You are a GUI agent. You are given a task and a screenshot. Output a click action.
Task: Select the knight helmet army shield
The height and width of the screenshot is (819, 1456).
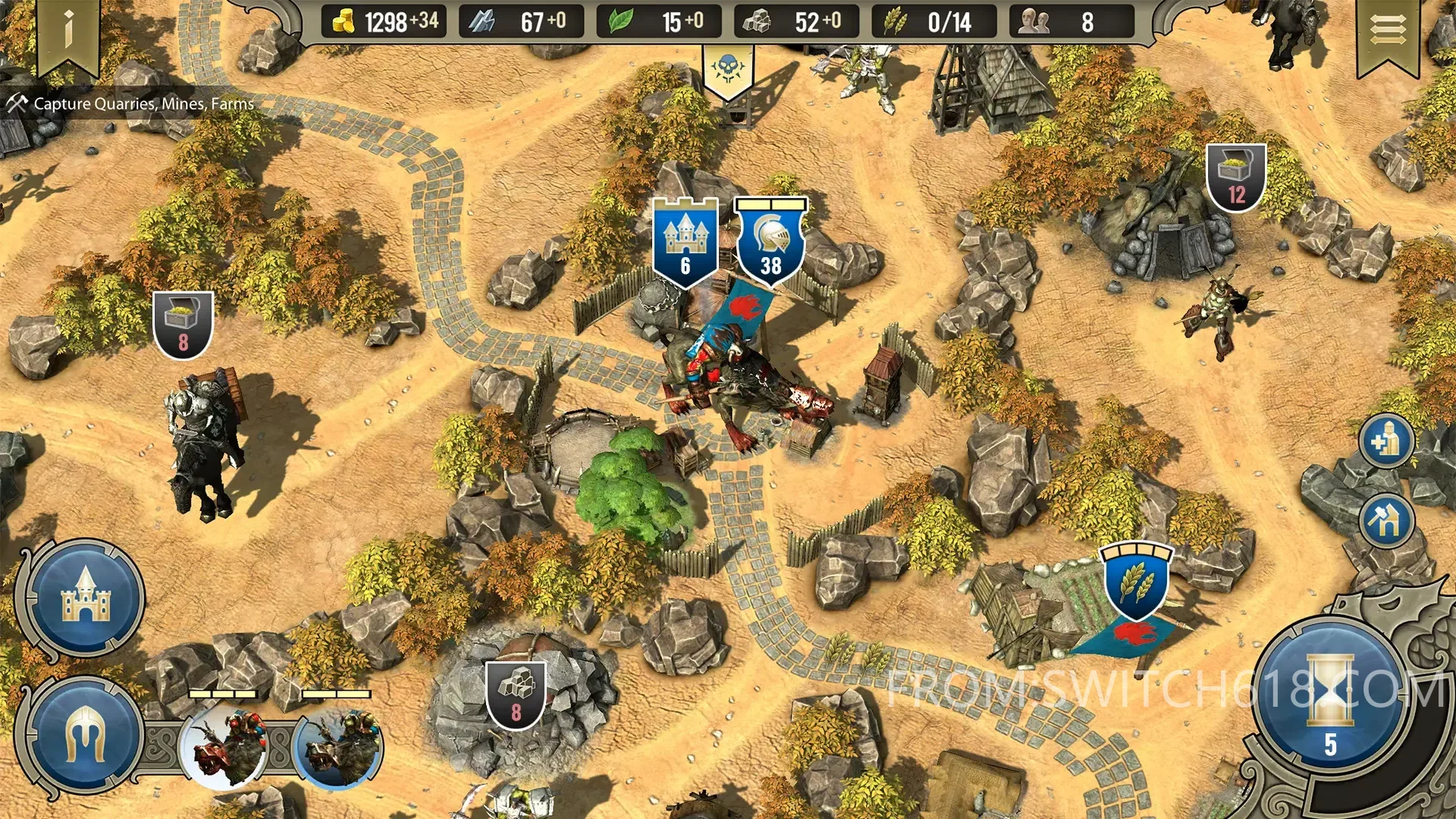click(x=770, y=243)
